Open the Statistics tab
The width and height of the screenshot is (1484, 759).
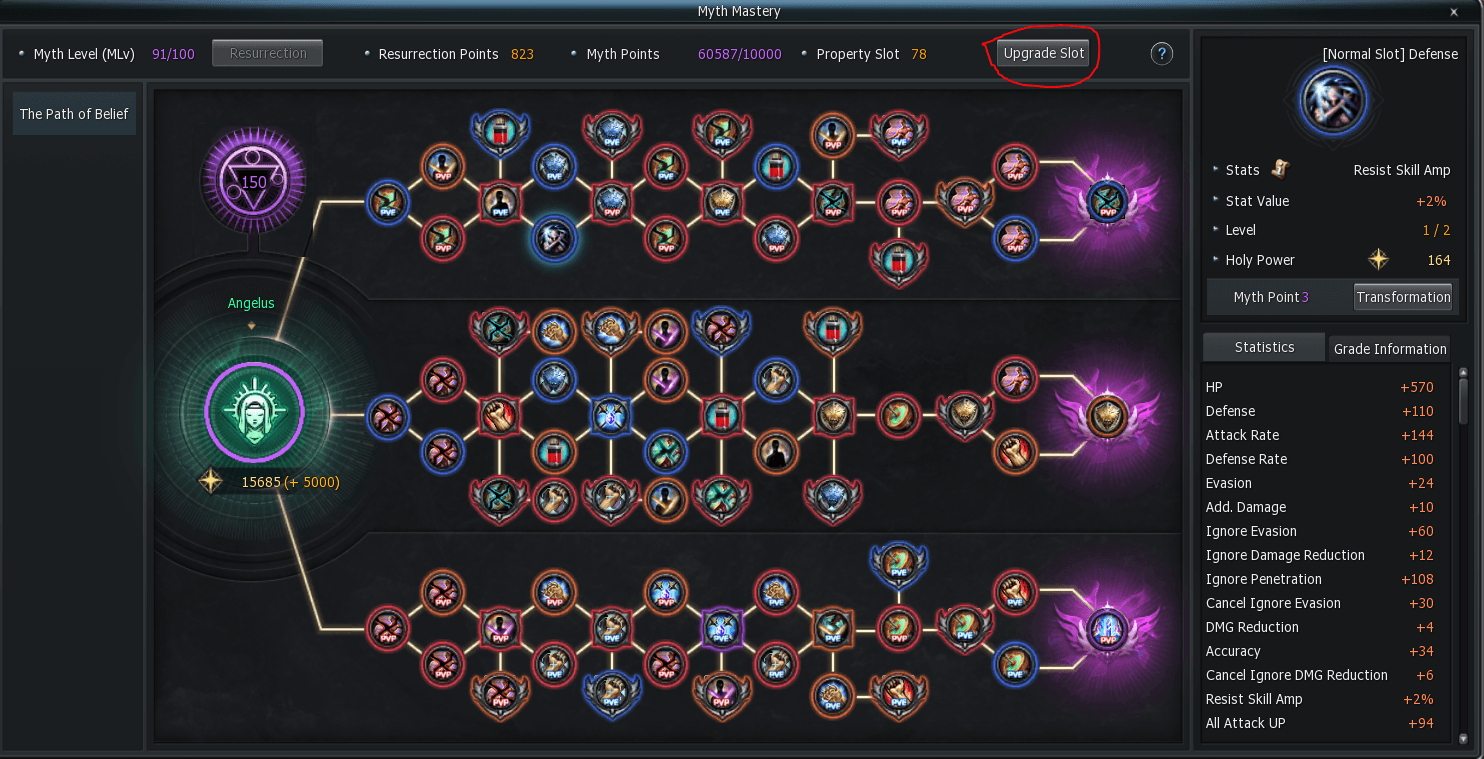click(1263, 347)
